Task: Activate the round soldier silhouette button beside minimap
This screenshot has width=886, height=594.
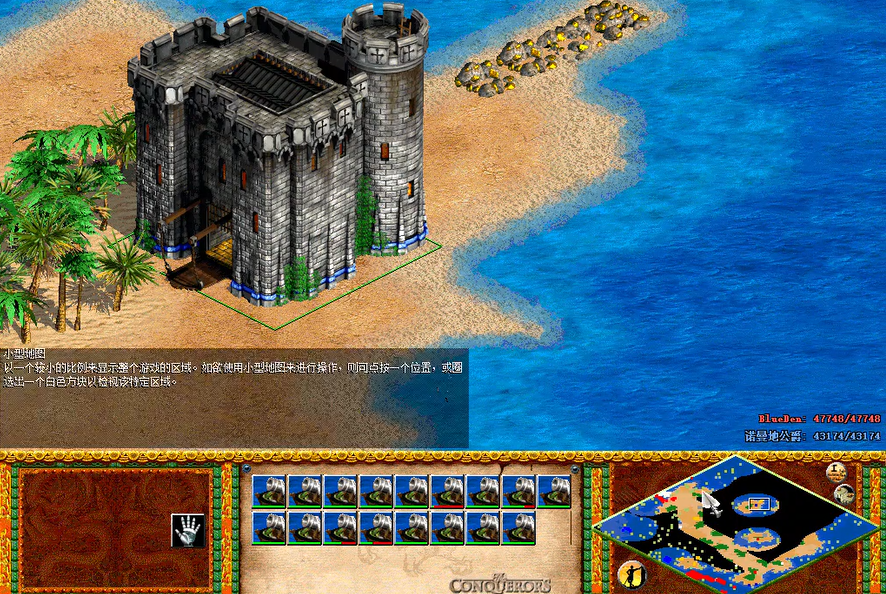Action: point(630,573)
